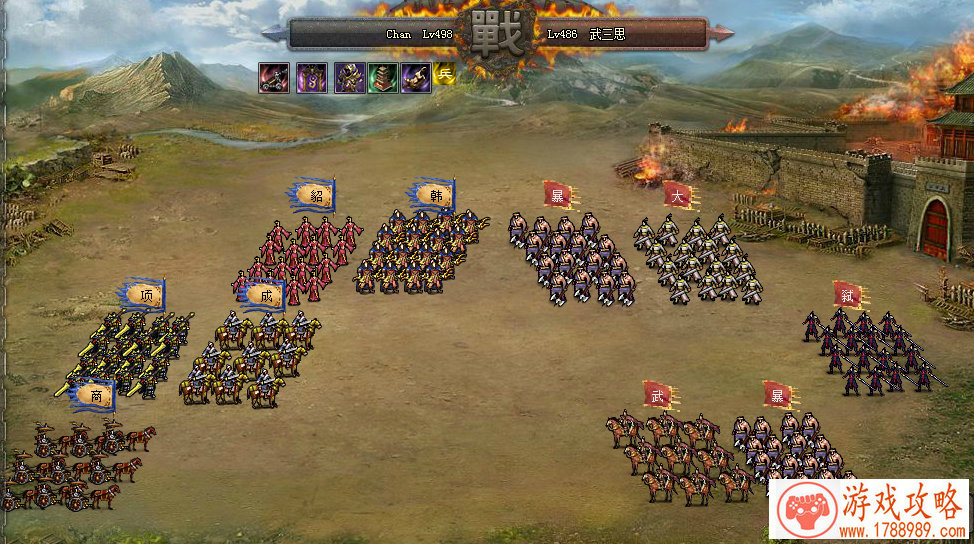Click the purple banner skill icon
Screen dimensions: 974x544
coord(311,78)
